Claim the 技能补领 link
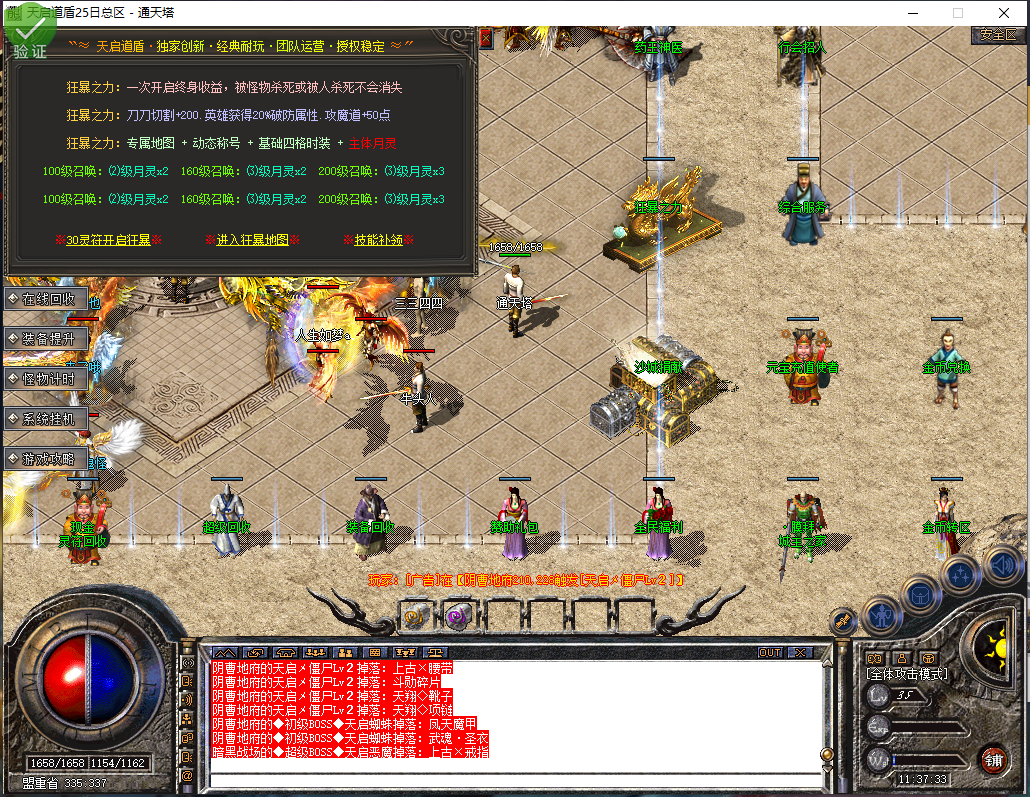The height and width of the screenshot is (797, 1030). [x=379, y=240]
